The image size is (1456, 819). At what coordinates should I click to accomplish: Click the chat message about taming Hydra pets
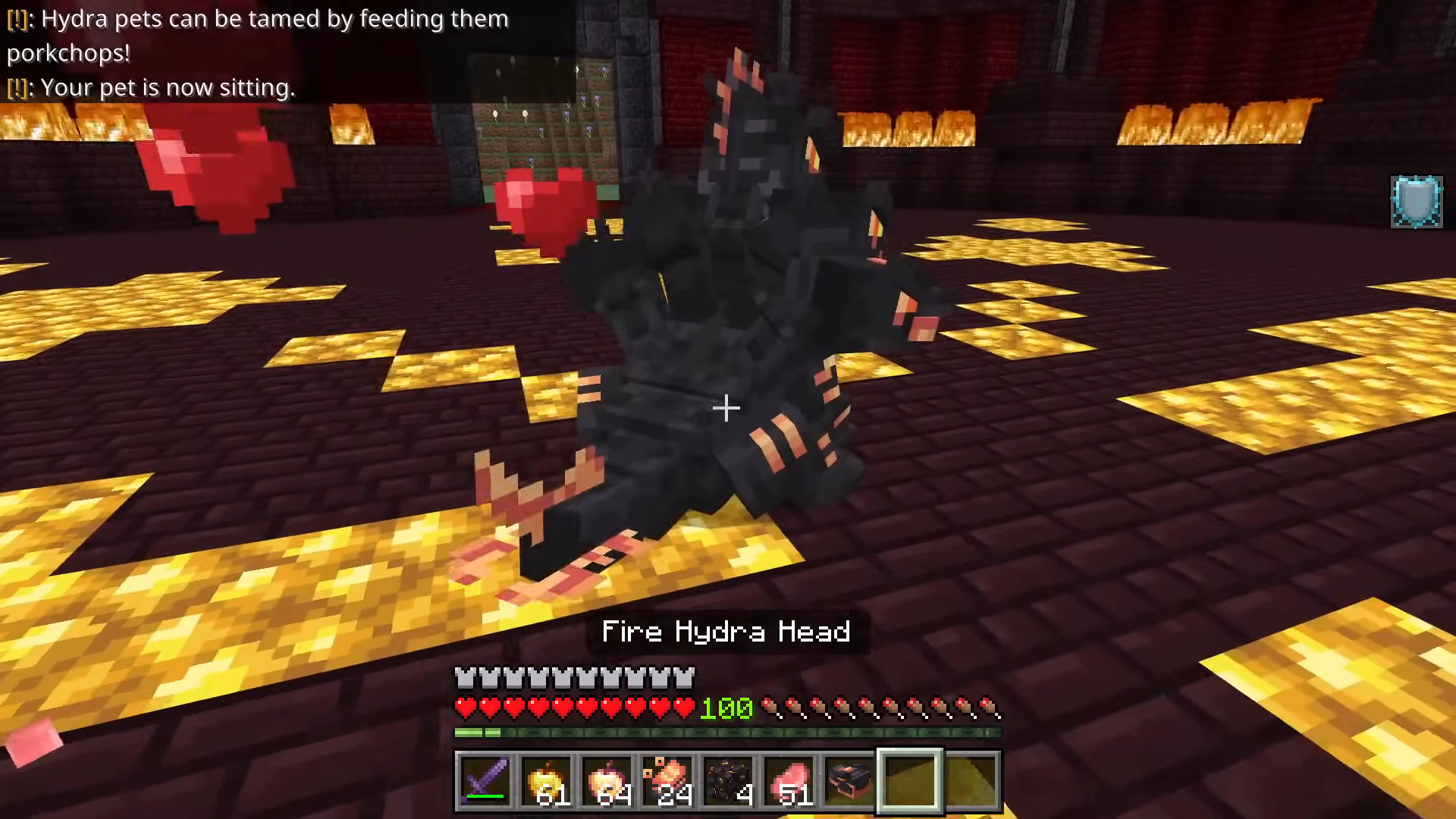pyautogui.click(x=258, y=20)
